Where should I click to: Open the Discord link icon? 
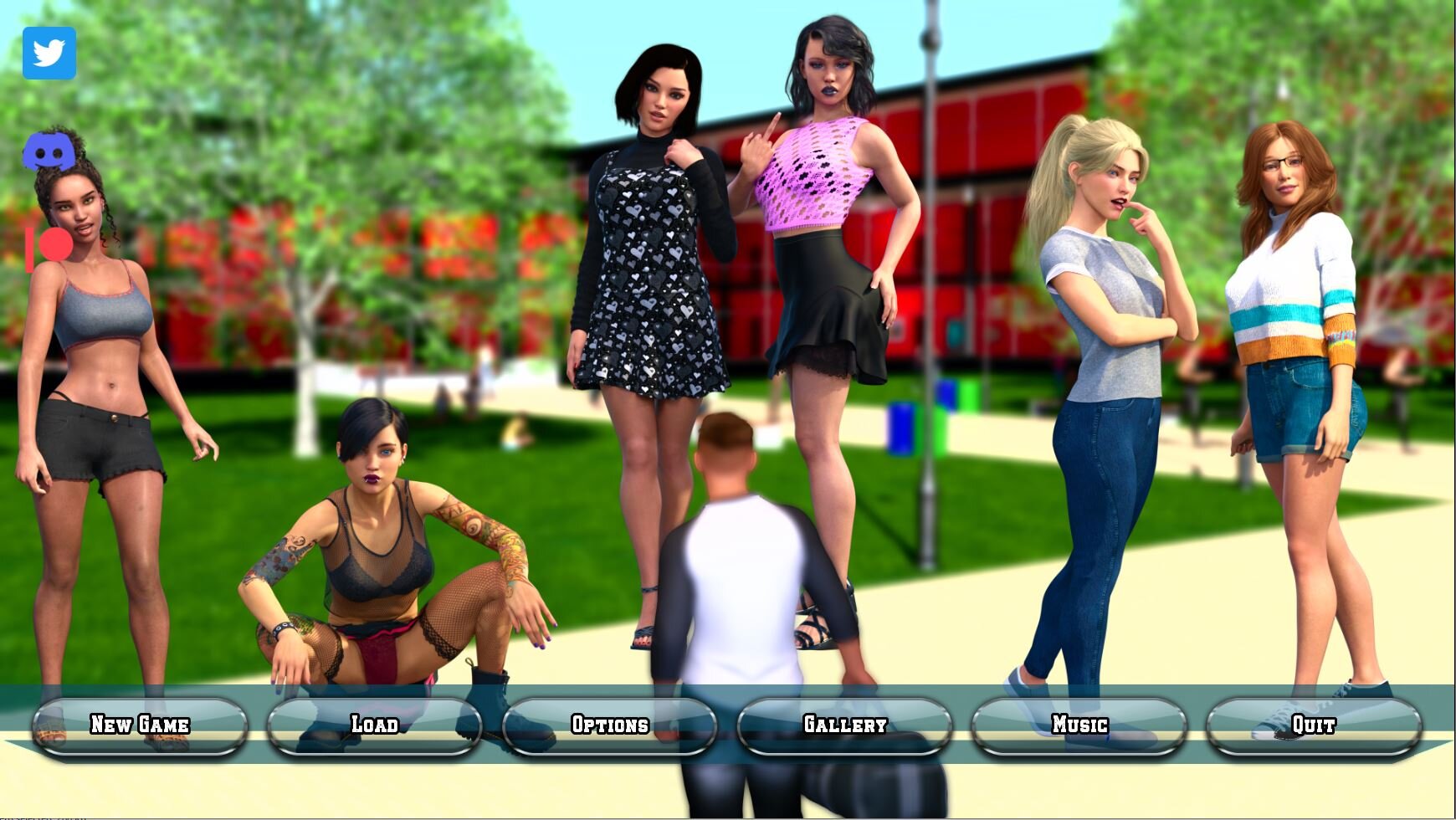[x=49, y=151]
